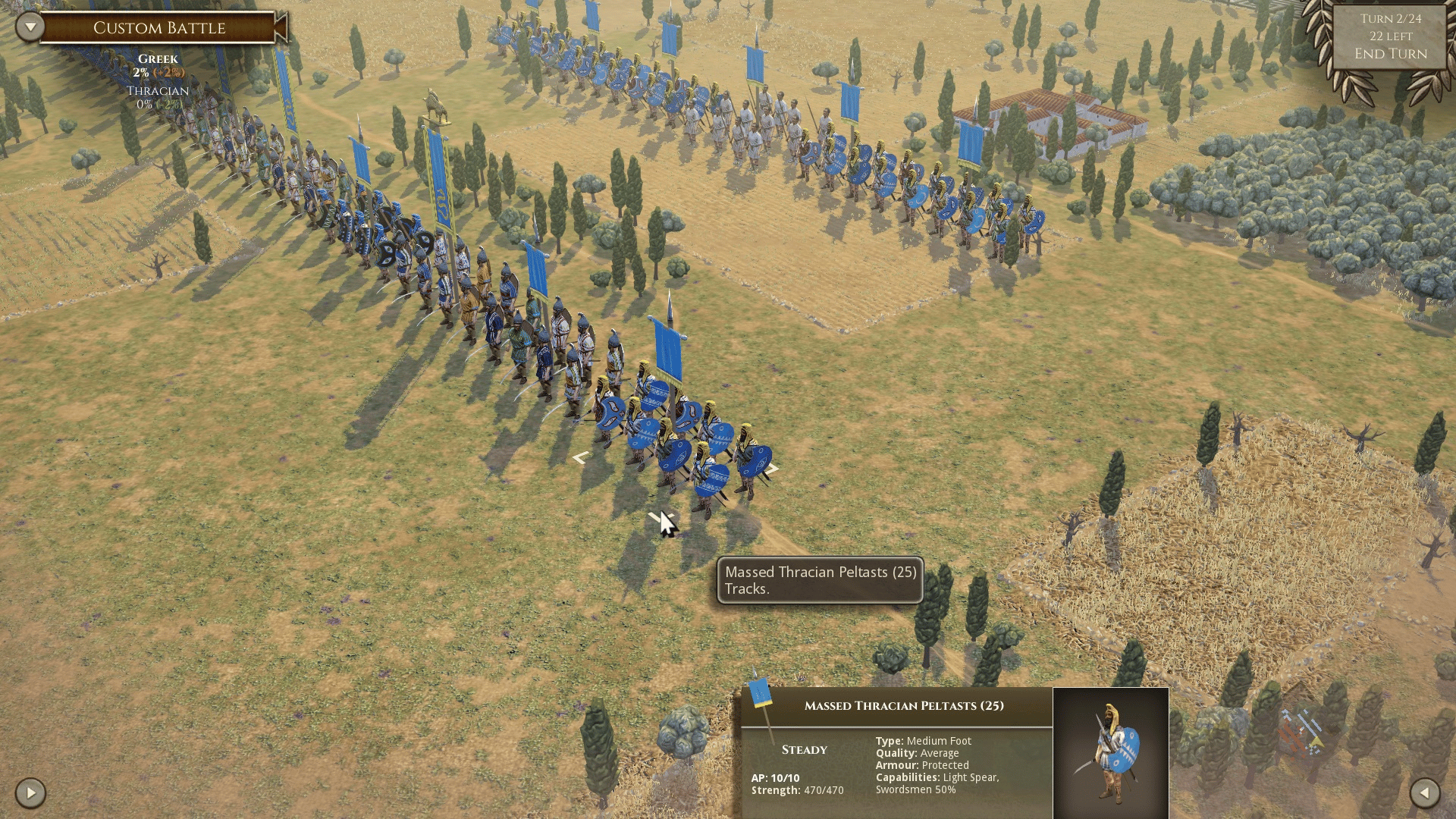Click the bottom-right round arrow button
The width and height of the screenshot is (1456, 819).
point(1424,793)
